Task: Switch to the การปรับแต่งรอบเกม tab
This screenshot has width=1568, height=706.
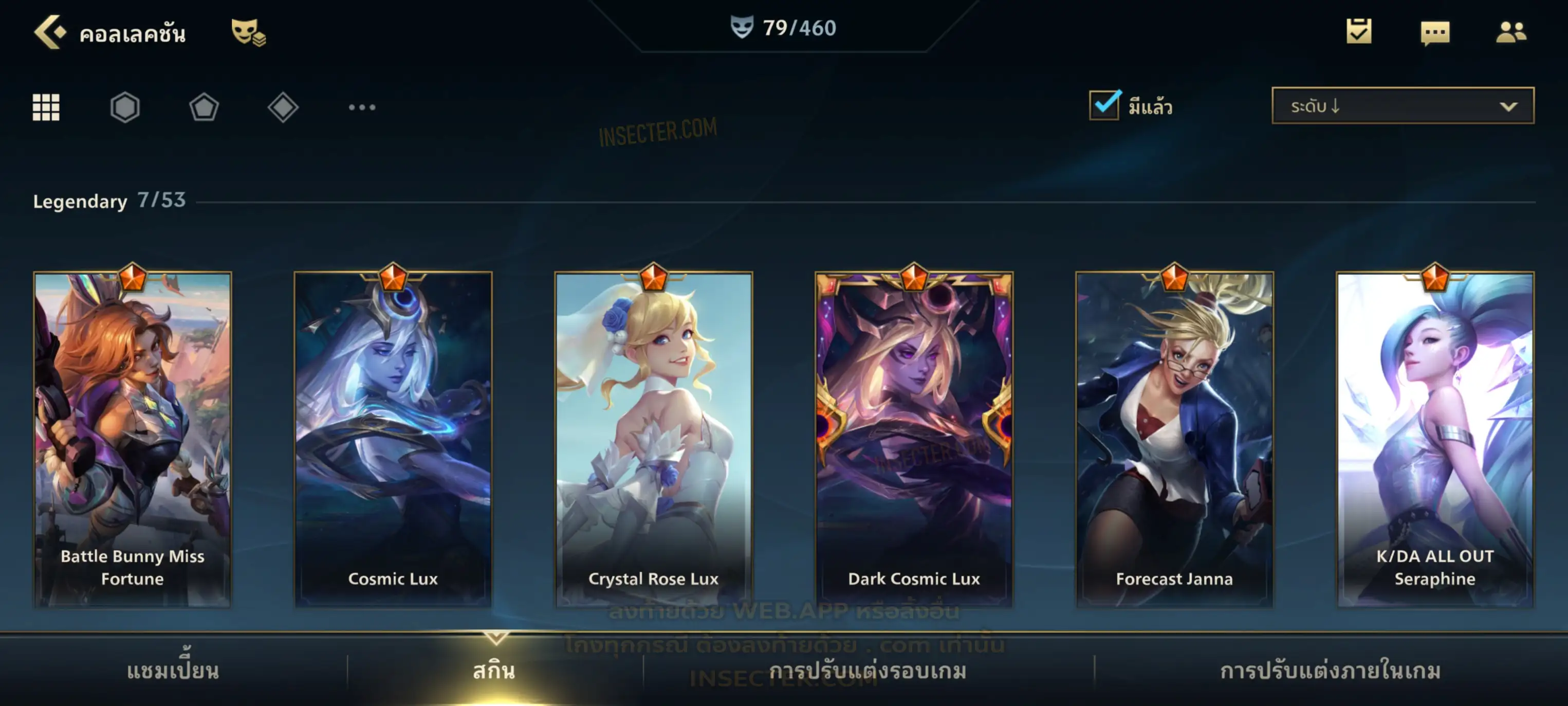Action: pos(868,671)
